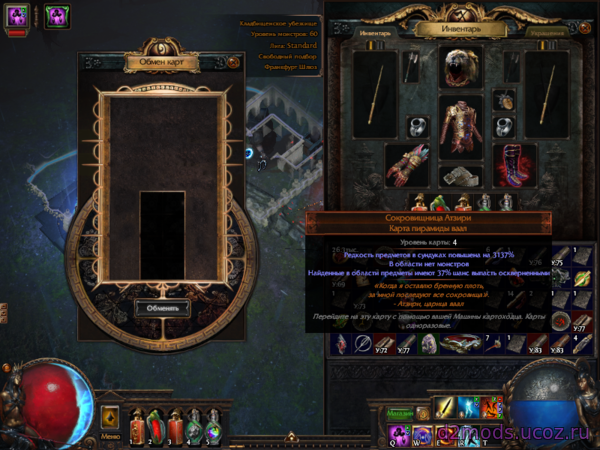The height and width of the screenshot is (450, 600).
Task: Select the equipped body armour
Action: (x=461, y=128)
